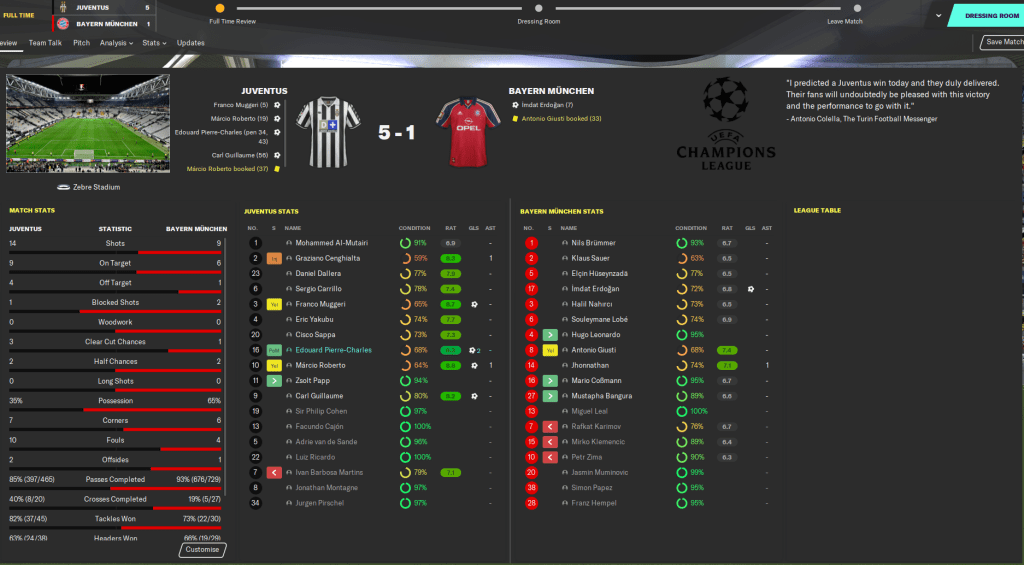The height and width of the screenshot is (565, 1024).
Task: Open the Analysis dropdown
Action: tap(116, 43)
